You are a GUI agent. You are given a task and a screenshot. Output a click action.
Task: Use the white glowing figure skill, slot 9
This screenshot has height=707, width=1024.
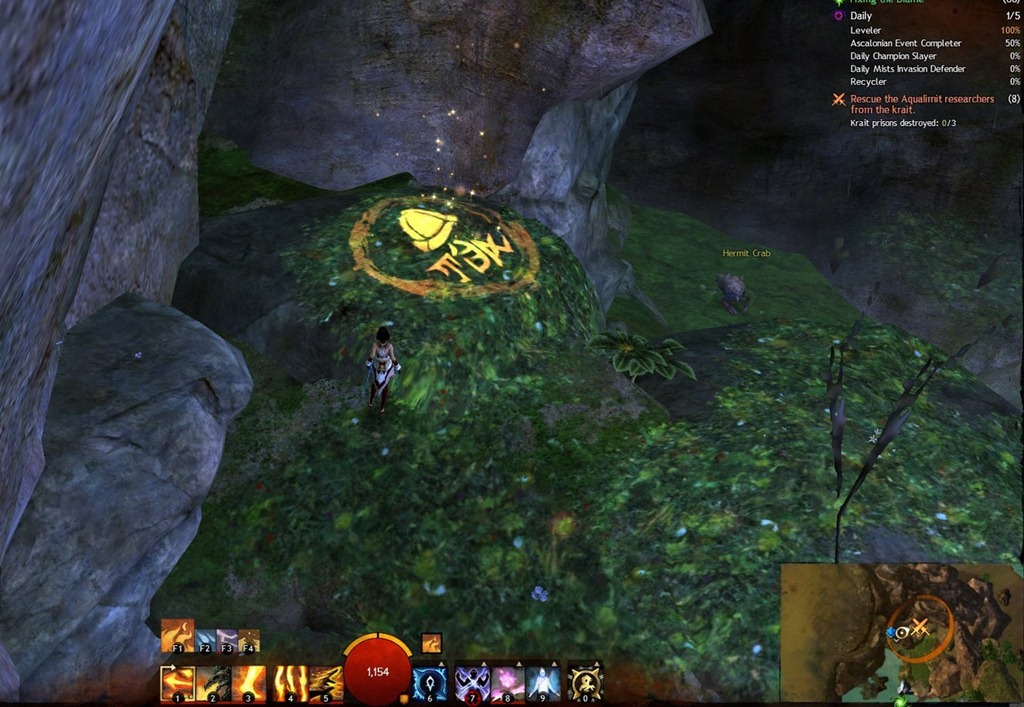pyautogui.click(x=543, y=683)
